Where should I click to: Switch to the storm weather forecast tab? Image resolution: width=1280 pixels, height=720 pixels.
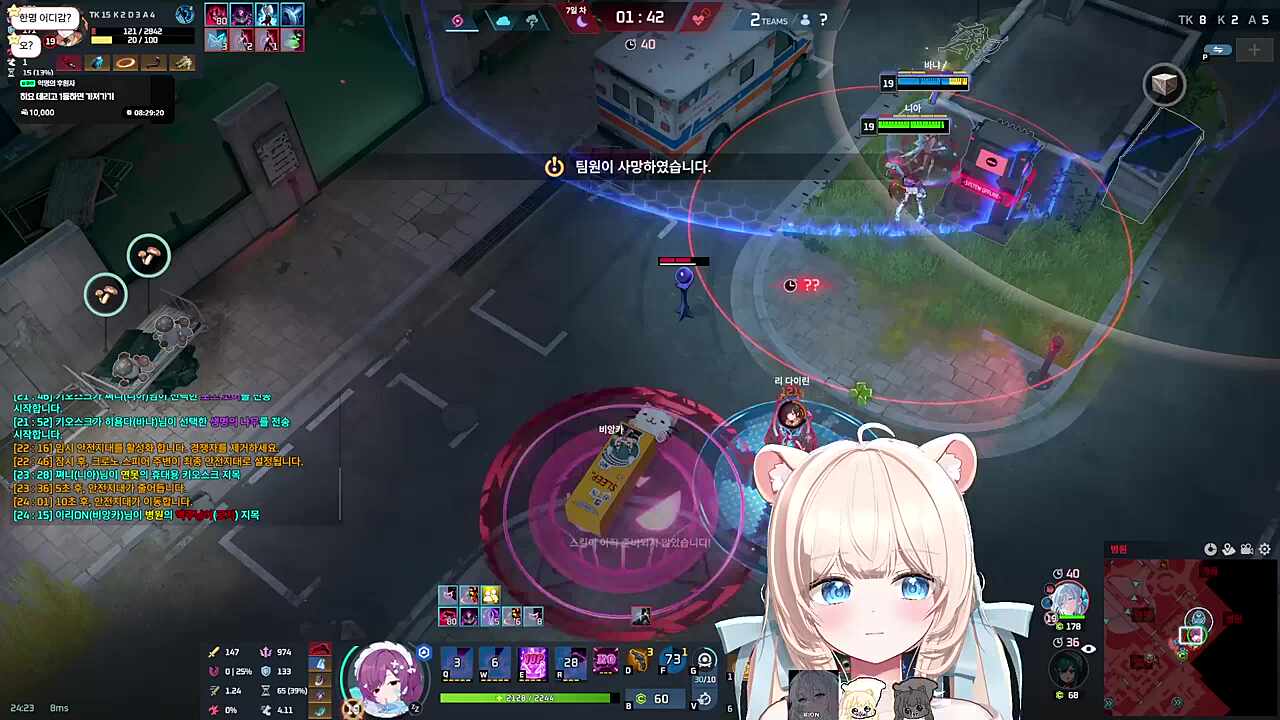(x=533, y=20)
